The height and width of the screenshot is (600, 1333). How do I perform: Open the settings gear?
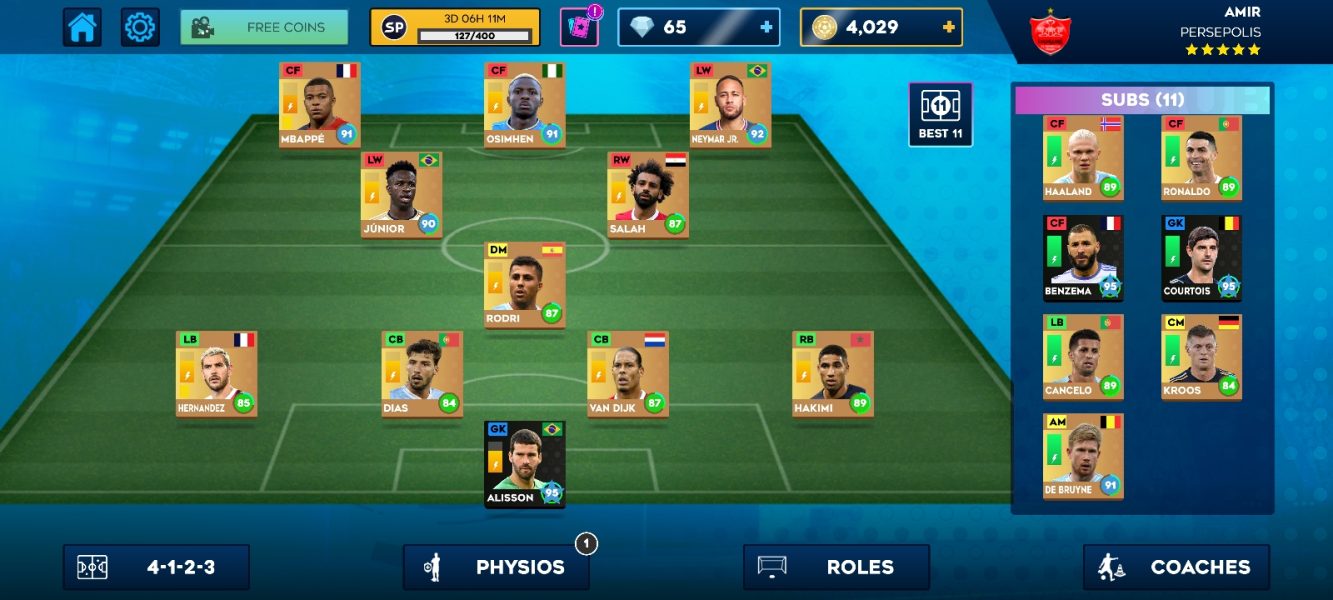pos(140,28)
